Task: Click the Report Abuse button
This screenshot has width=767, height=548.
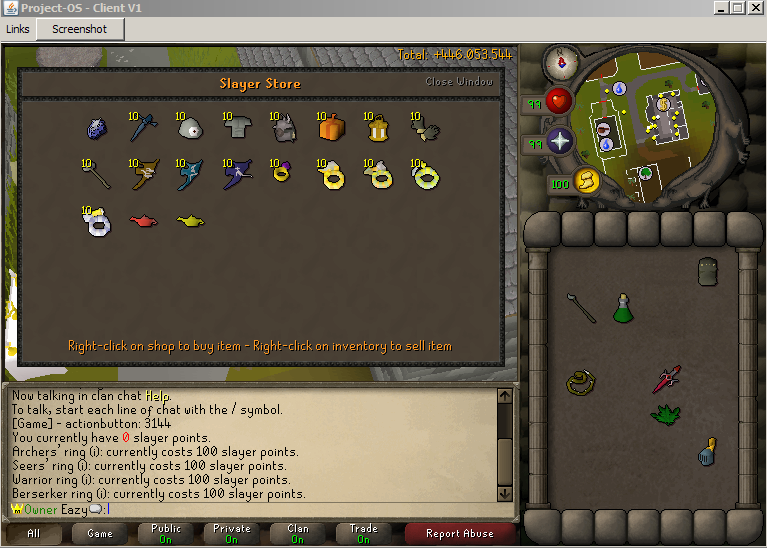Action: (461, 534)
